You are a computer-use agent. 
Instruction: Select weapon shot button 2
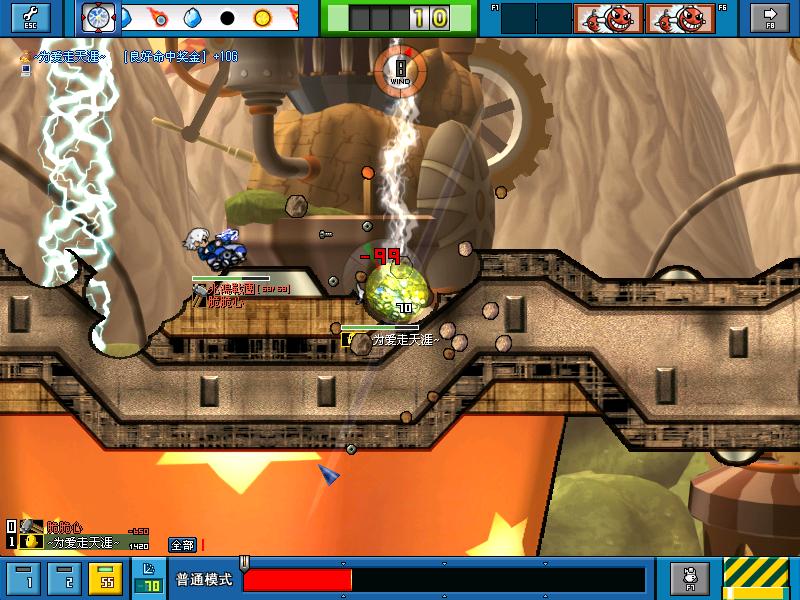pos(66,578)
